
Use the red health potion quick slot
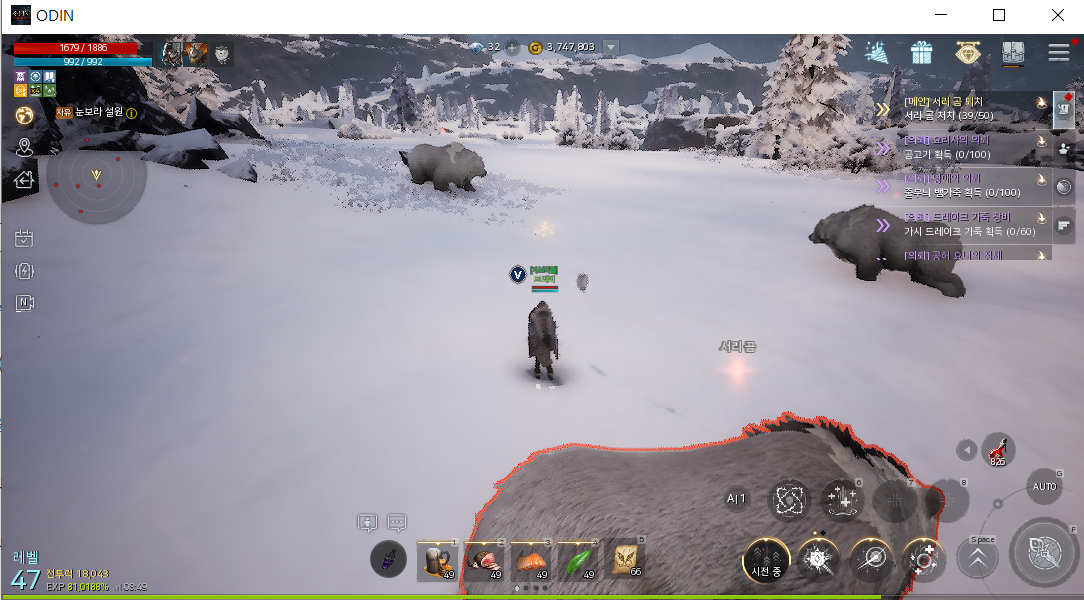click(x=997, y=449)
